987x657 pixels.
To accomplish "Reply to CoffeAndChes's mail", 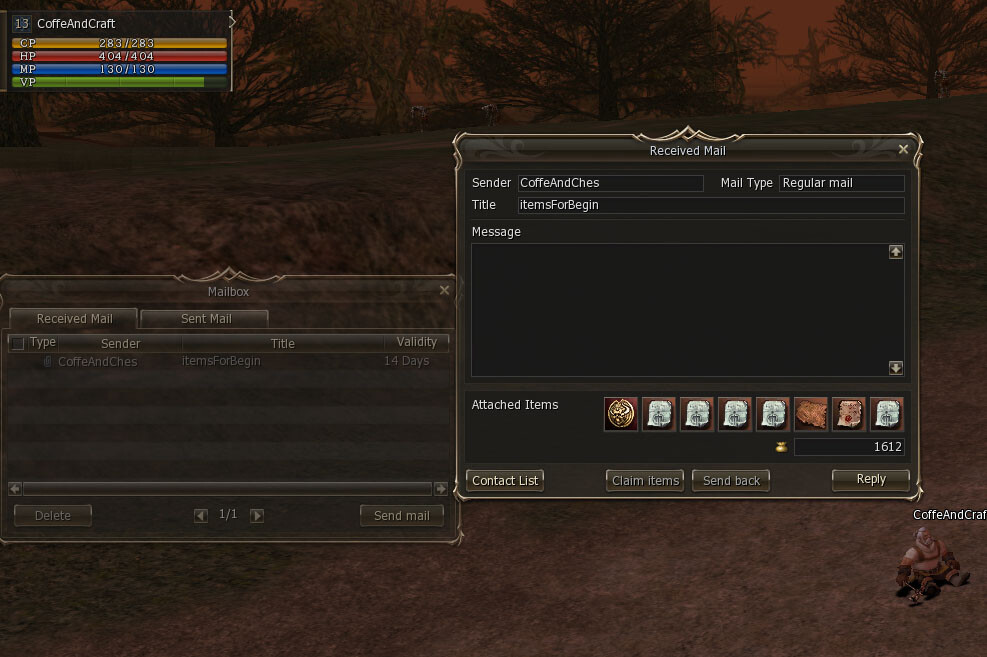I will 870,480.
